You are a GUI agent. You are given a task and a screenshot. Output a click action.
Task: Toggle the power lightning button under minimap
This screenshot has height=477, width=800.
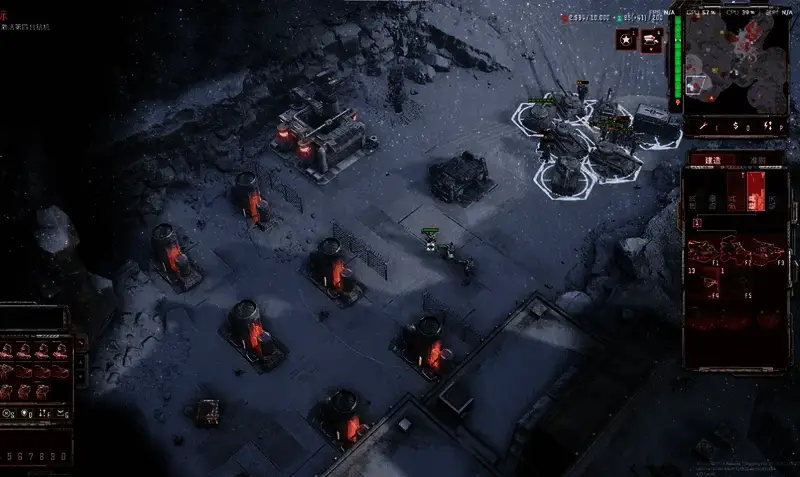(768, 127)
